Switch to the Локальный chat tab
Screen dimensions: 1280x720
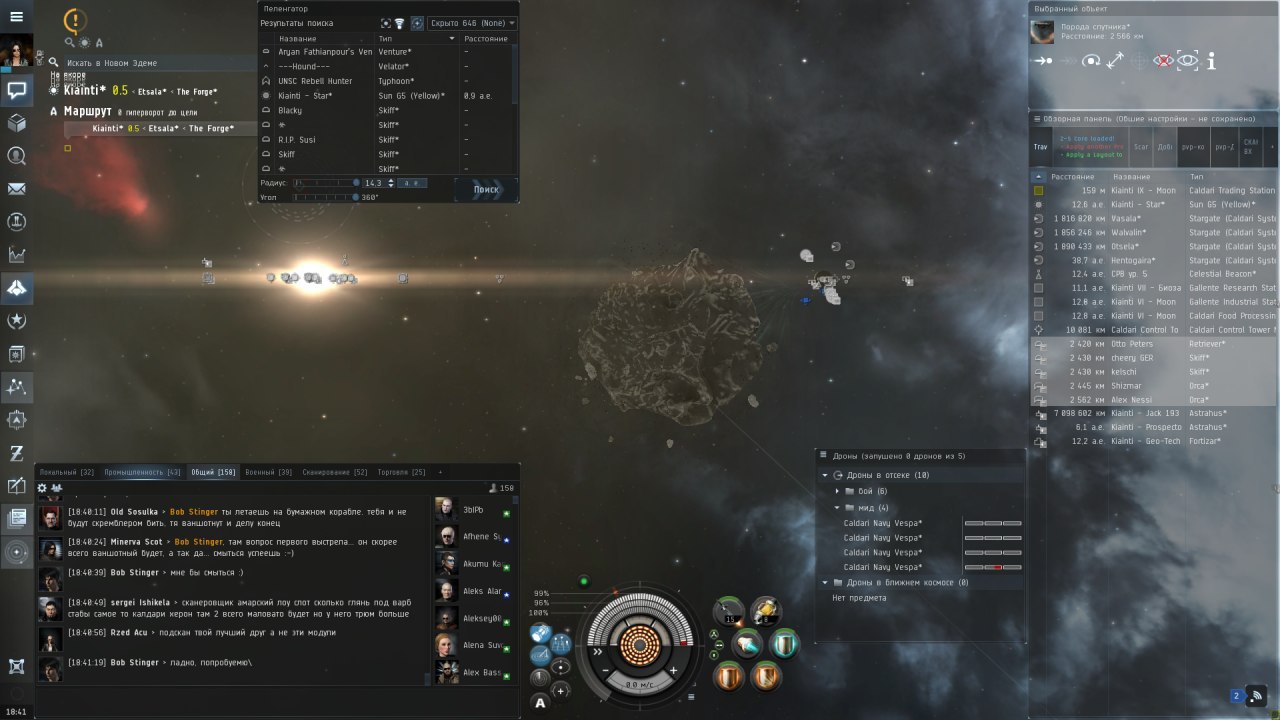(x=66, y=472)
